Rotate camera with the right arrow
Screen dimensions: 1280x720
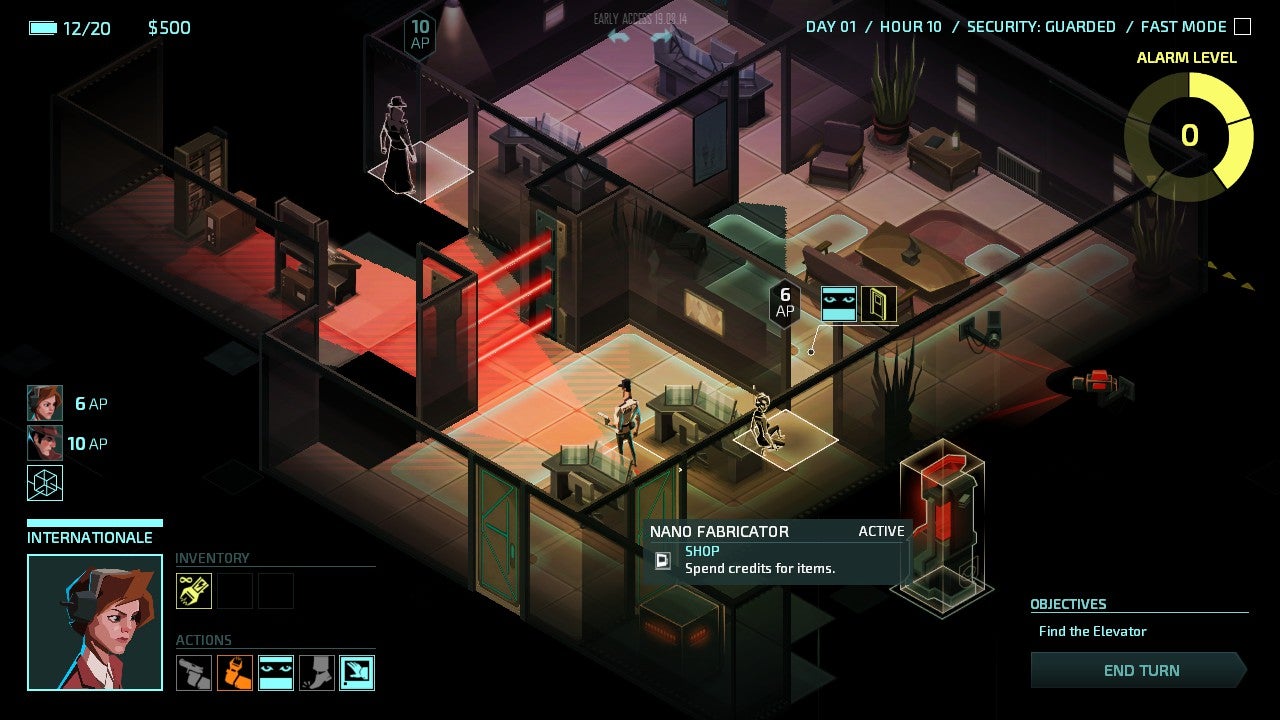(x=661, y=37)
